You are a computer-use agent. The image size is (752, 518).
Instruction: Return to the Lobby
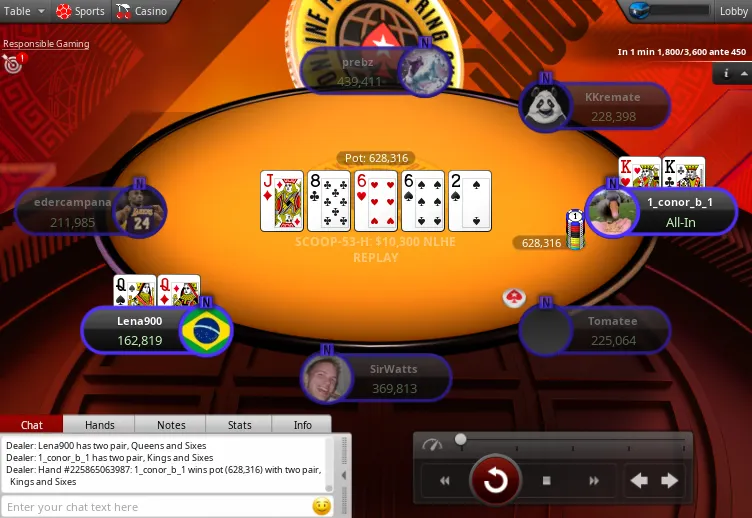pos(729,11)
